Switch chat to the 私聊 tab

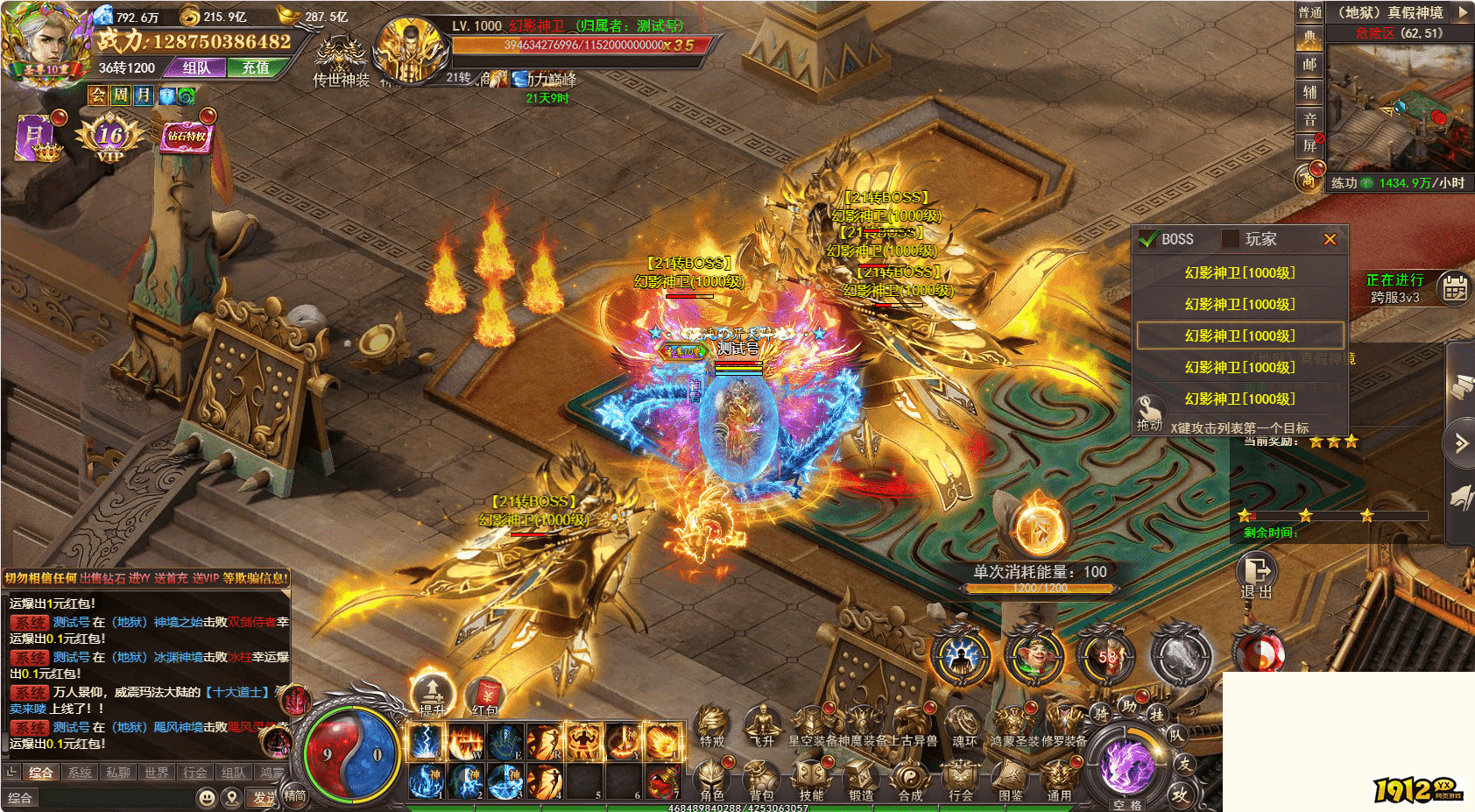(118, 773)
